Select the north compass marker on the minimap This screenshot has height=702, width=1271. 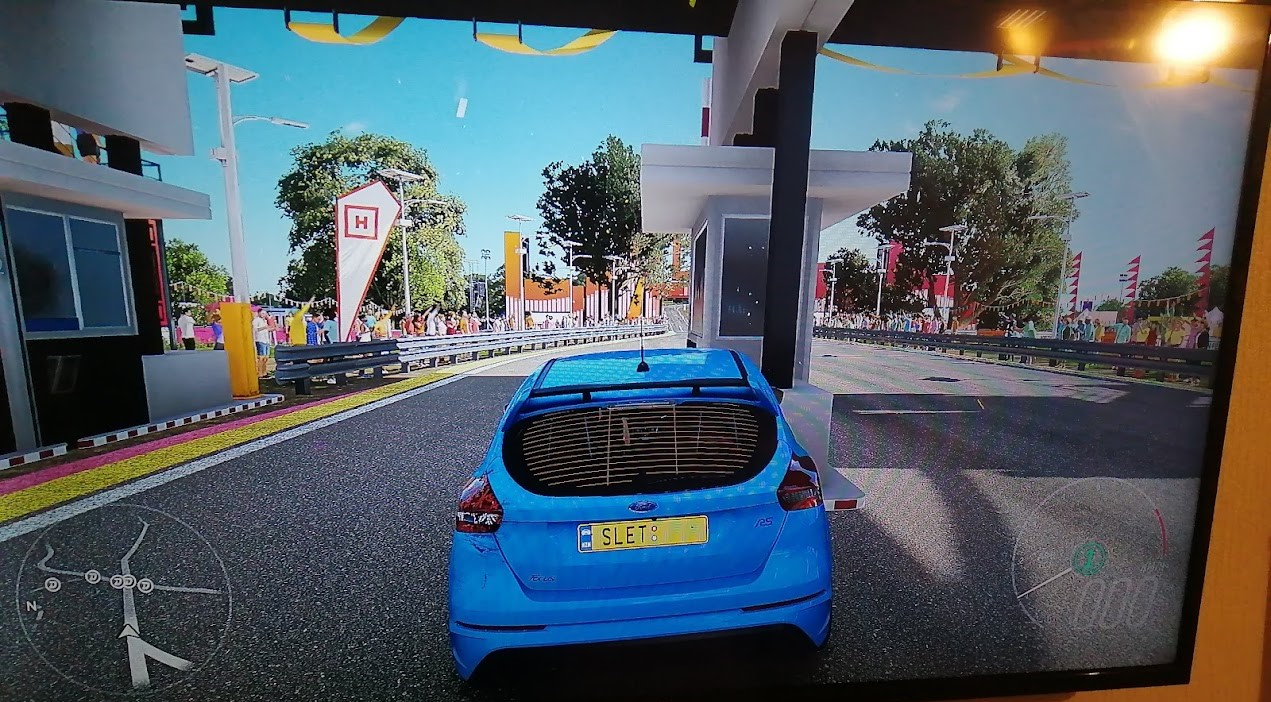pos(31,605)
